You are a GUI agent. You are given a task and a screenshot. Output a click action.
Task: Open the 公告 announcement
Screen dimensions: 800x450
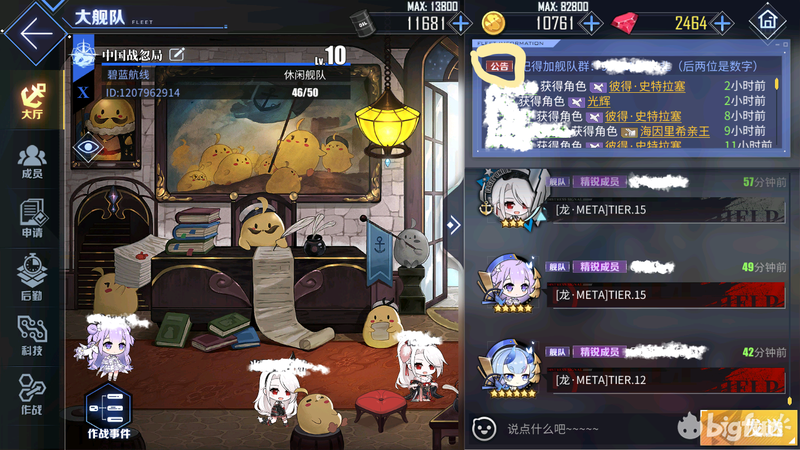pyautogui.click(x=497, y=65)
